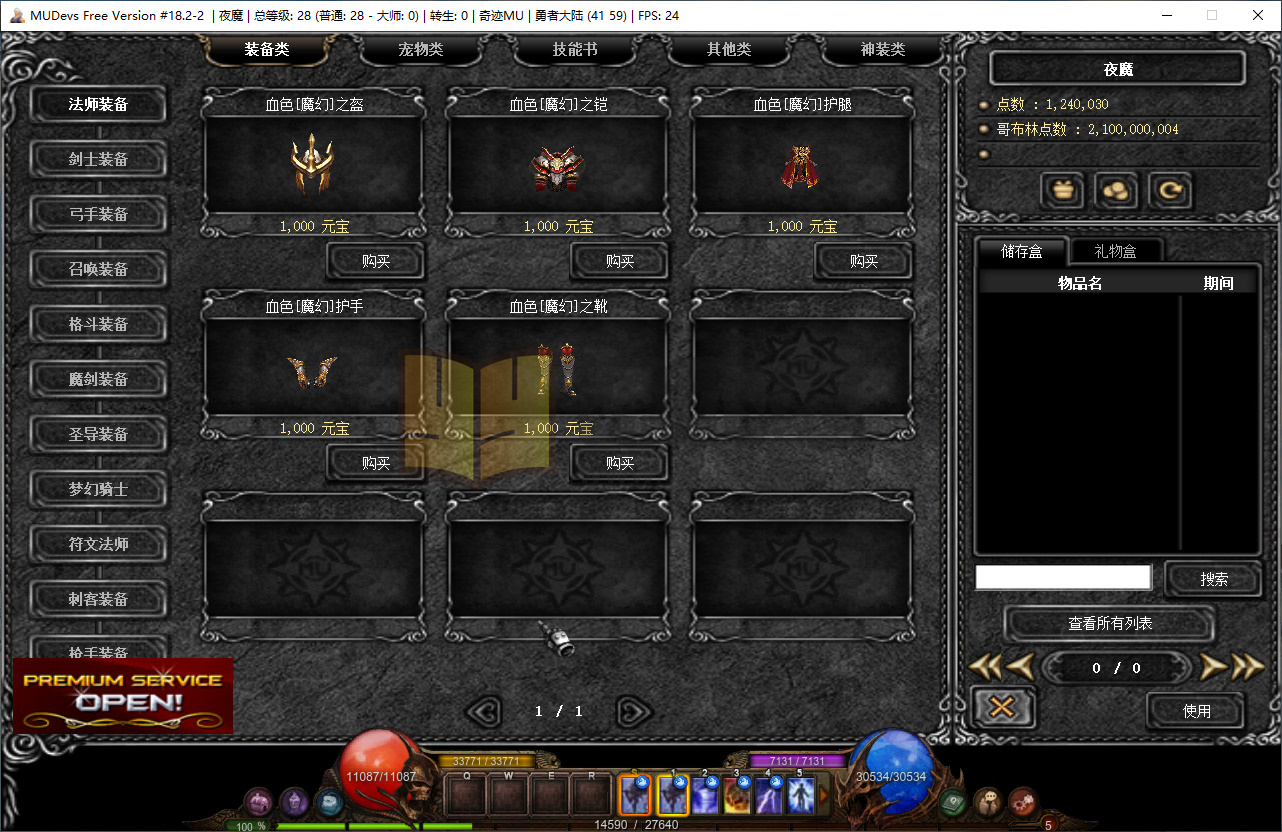Focus the storage search text field
The image size is (1282, 832).
pos(1063,577)
